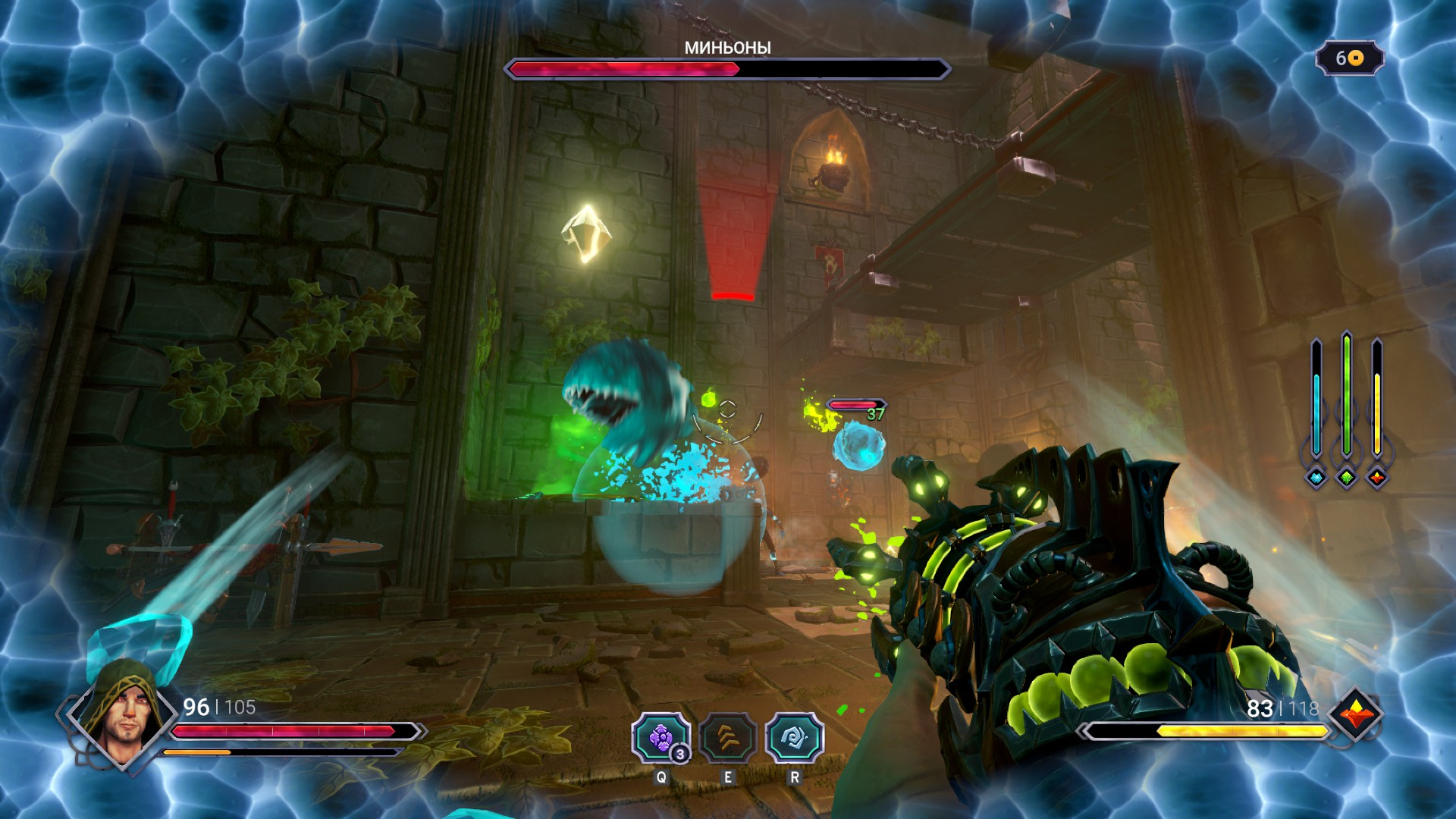The width and height of the screenshot is (1456, 819).
Task: Select the green mana gem icon
Action: tap(1347, 477)
